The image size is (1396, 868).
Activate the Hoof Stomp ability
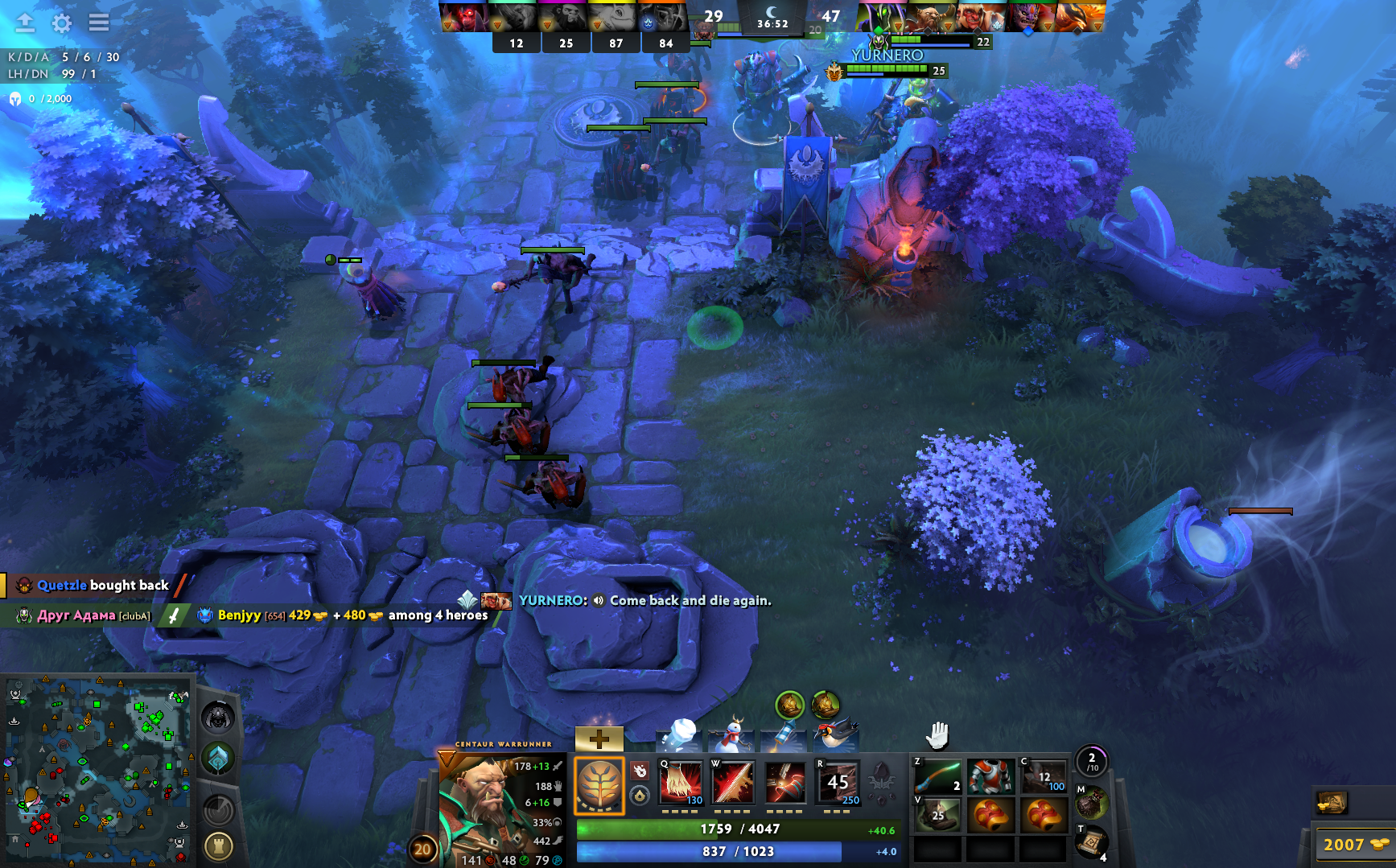681,782
